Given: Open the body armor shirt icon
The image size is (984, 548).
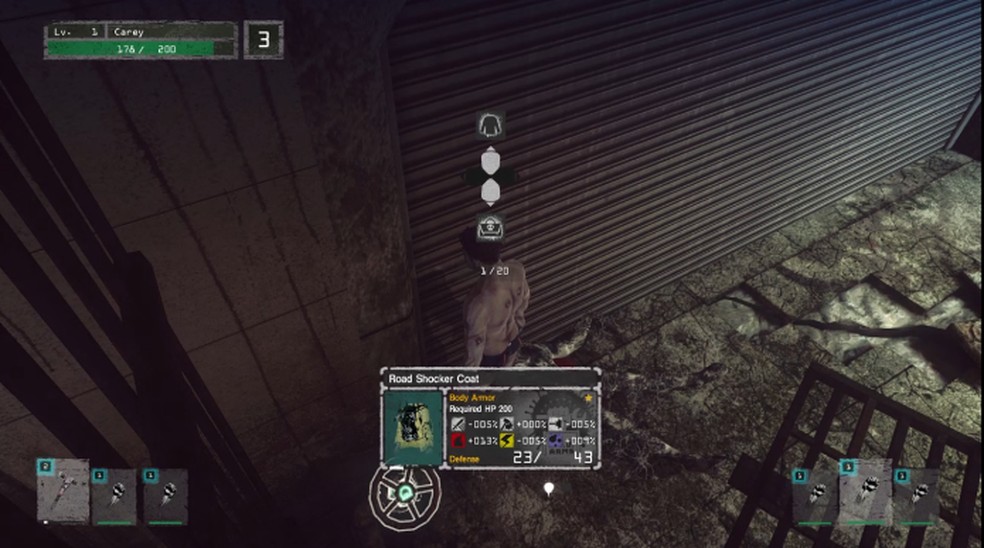Looking at the screenshot, I should tap(490, 126).
